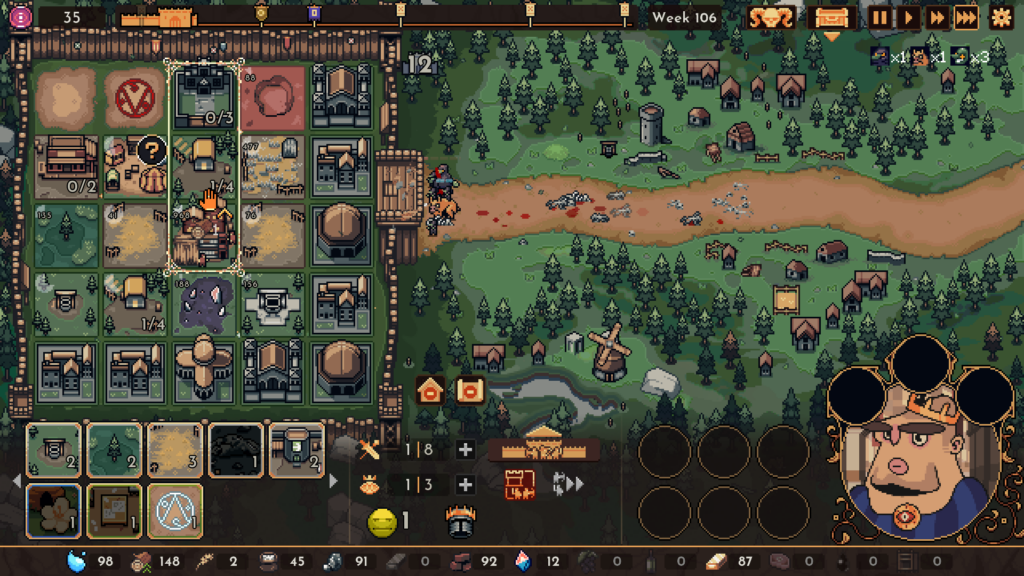Click the question mark marker in town grid
The height and width of the screenshot is (576, 1024).
point(151,151)
